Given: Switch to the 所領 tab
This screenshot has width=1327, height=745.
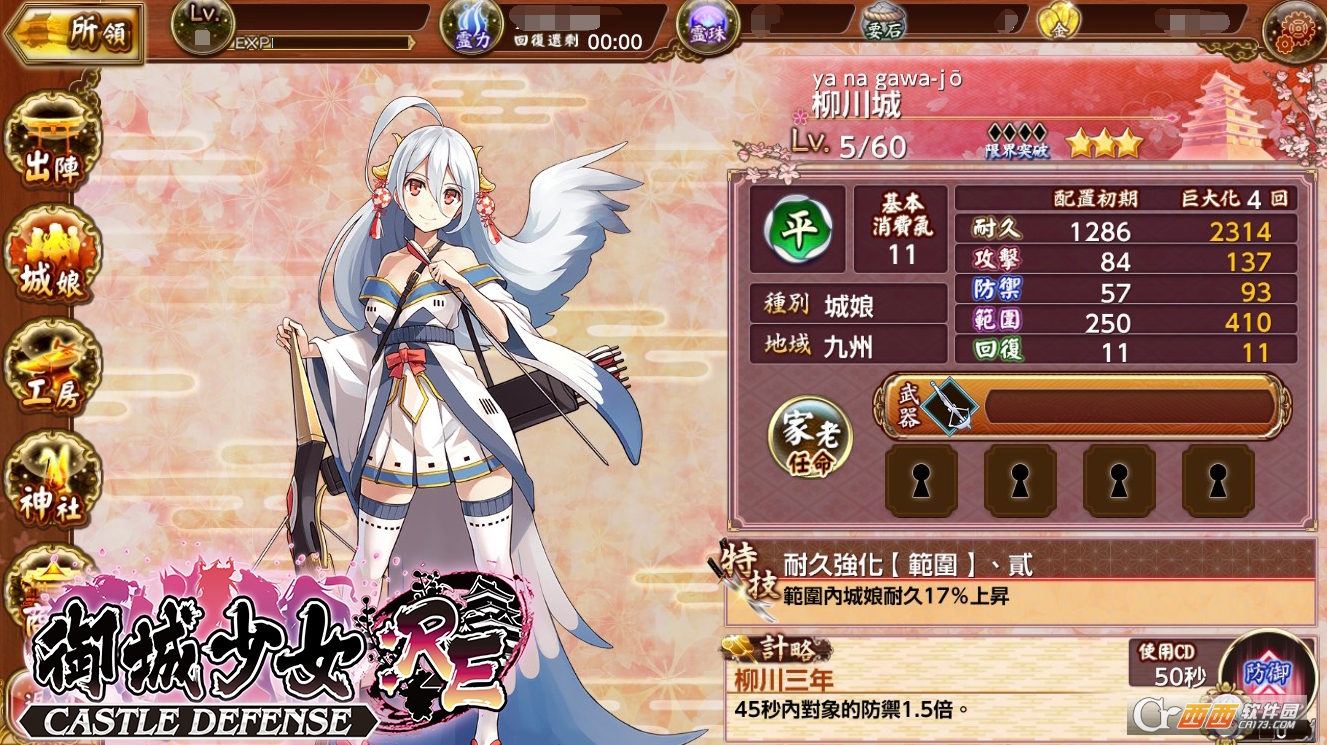Looking at the screenshot, I should tap(75, 28).
